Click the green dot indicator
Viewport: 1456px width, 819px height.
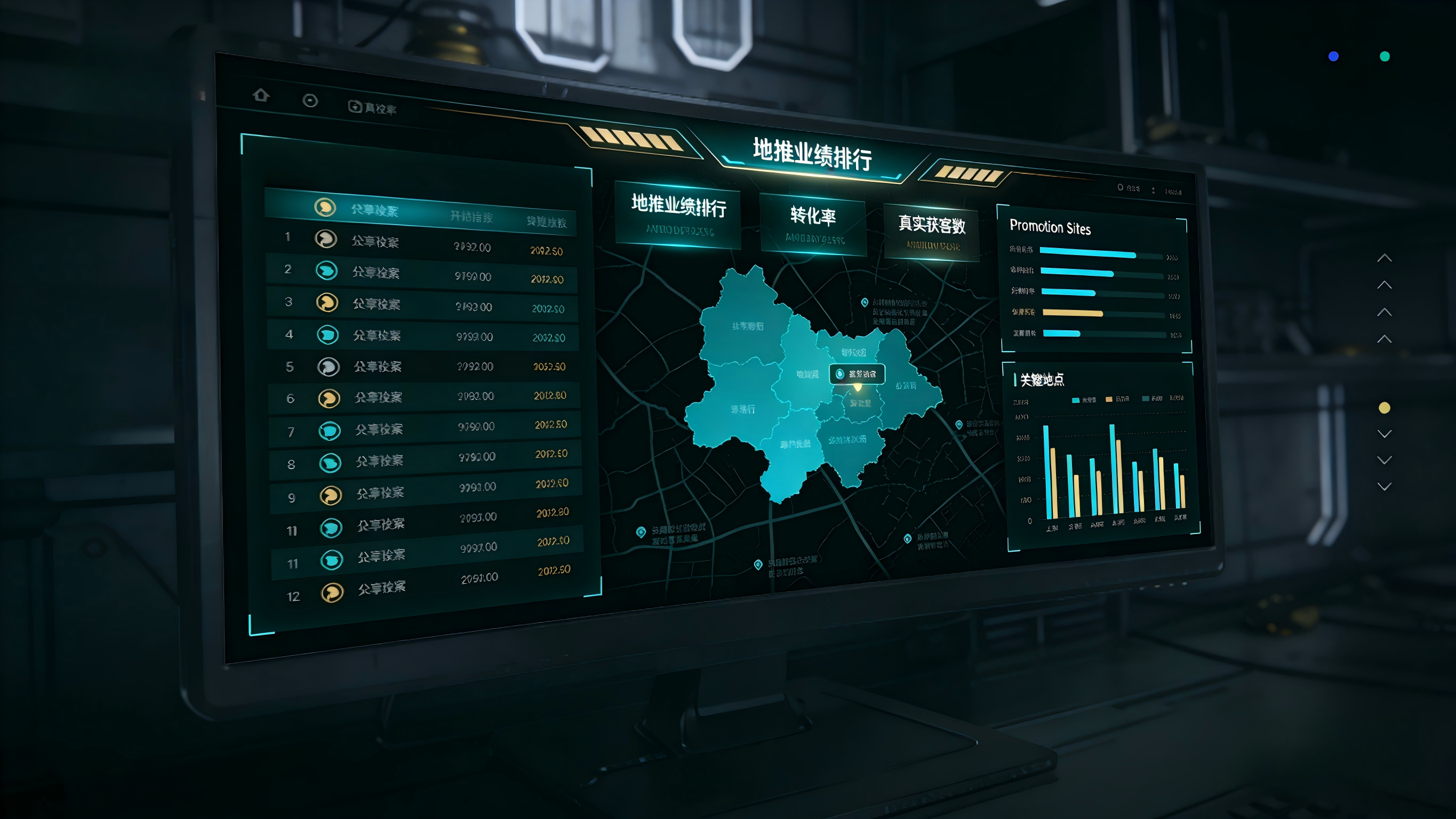(1385, 56)
